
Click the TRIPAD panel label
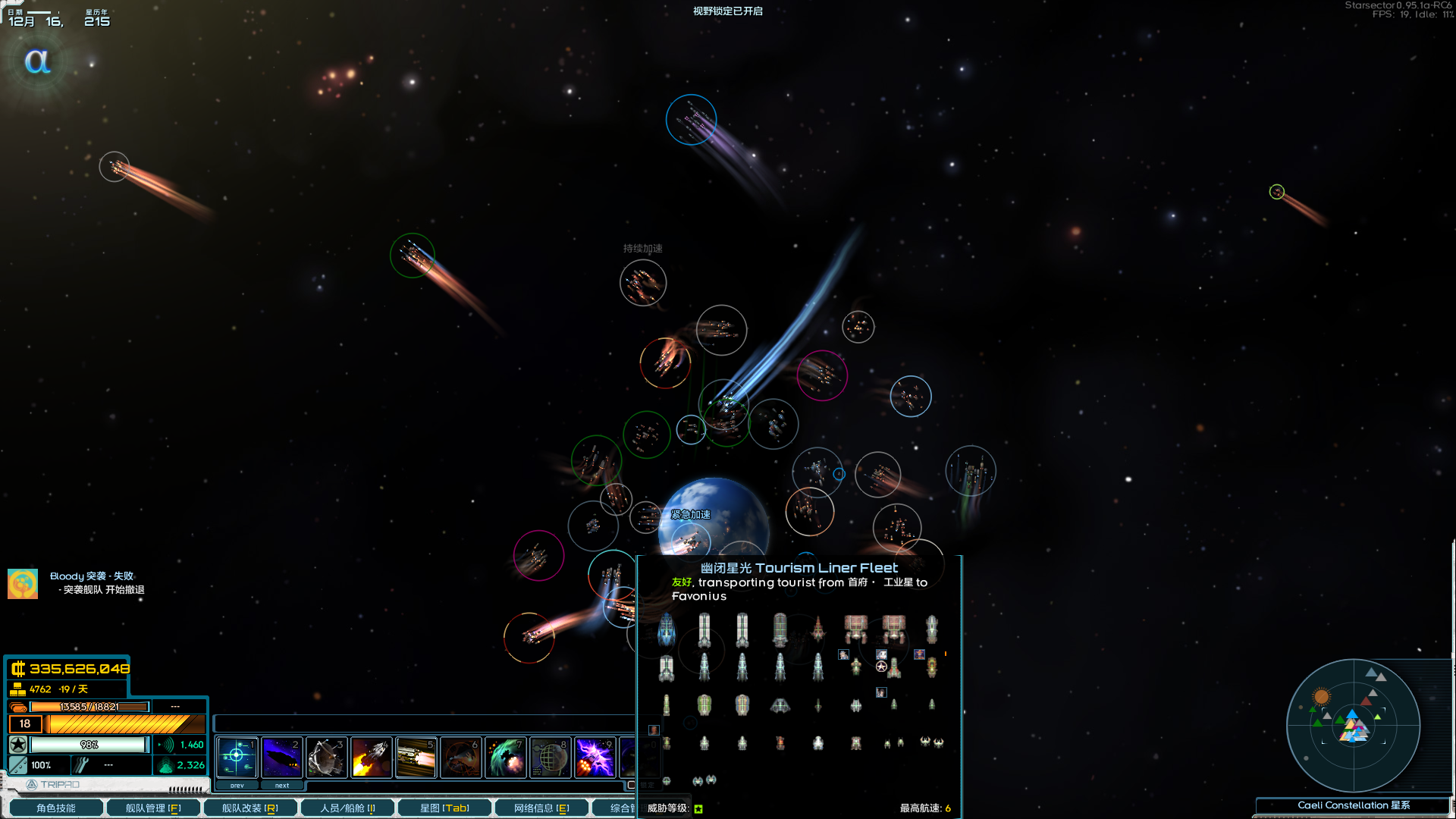[x=53, y=784]
